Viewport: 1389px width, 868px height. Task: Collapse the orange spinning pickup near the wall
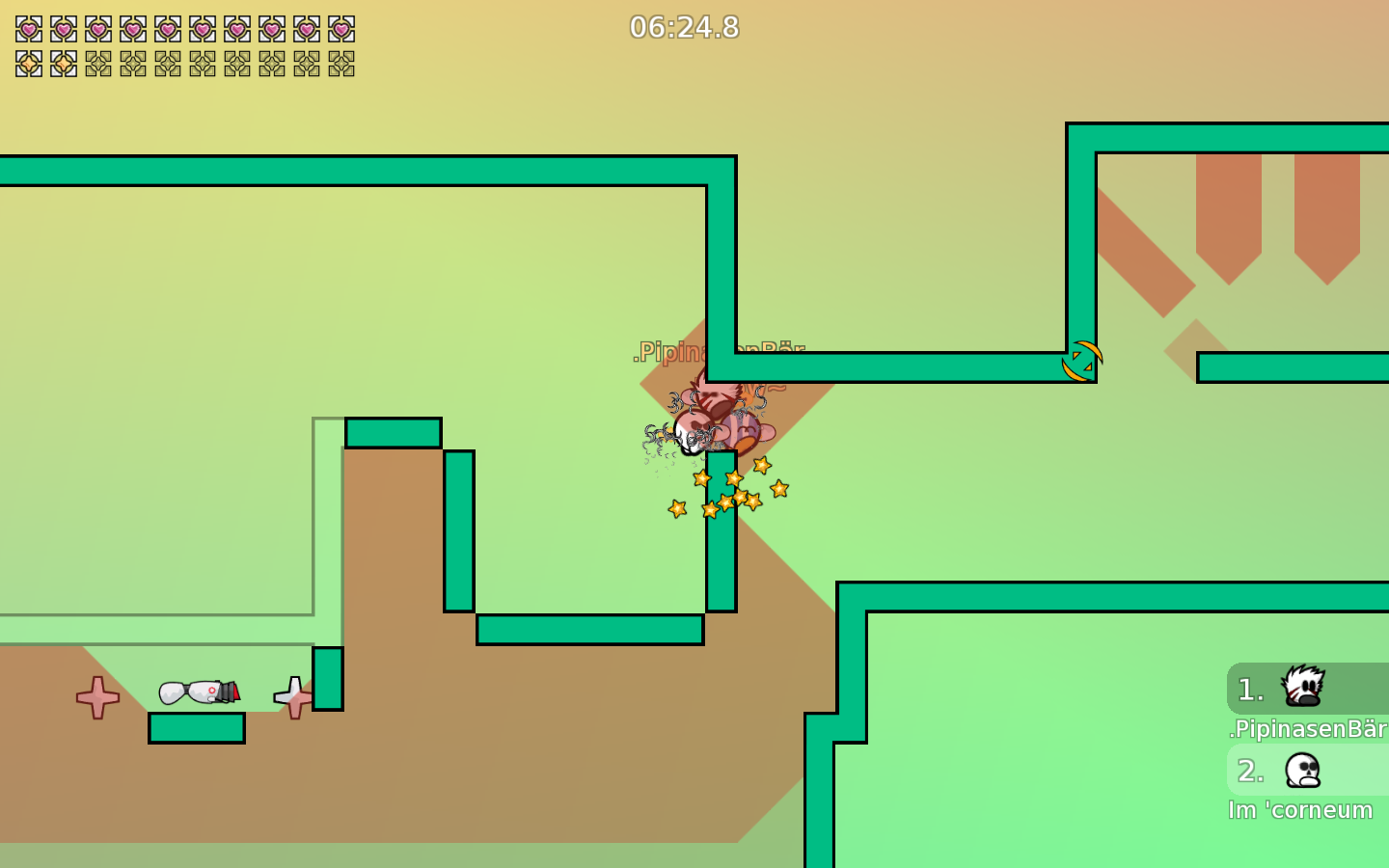pos(1082,361)
